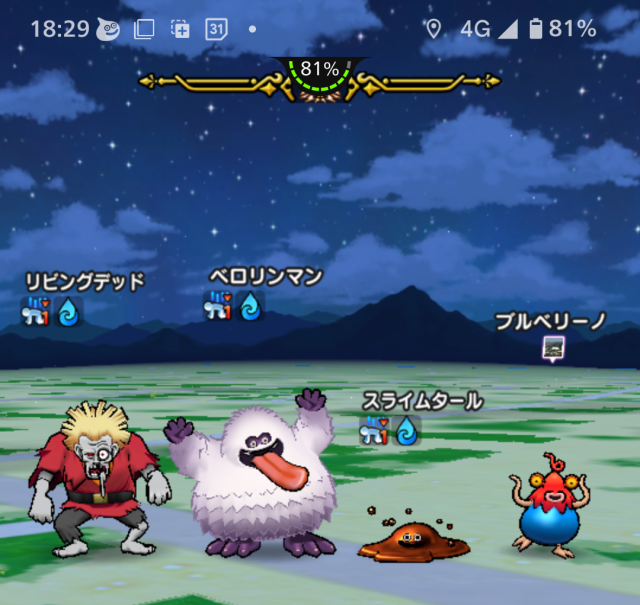Tap the stat-change icon beside スライムタール
Viewport: 640px width, 605px height.
pos(375,431)
